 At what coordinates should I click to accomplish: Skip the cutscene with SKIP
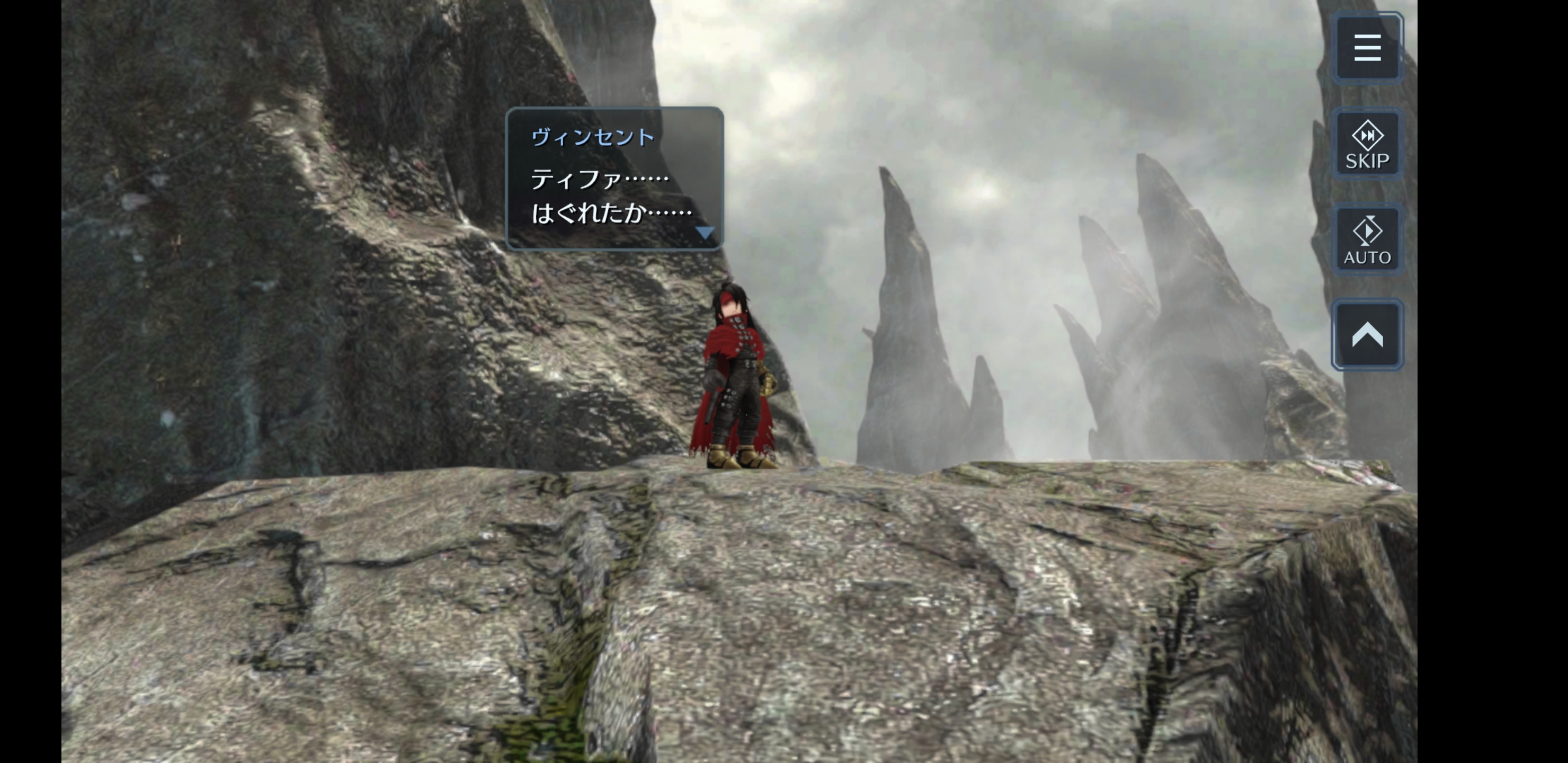1367,144
